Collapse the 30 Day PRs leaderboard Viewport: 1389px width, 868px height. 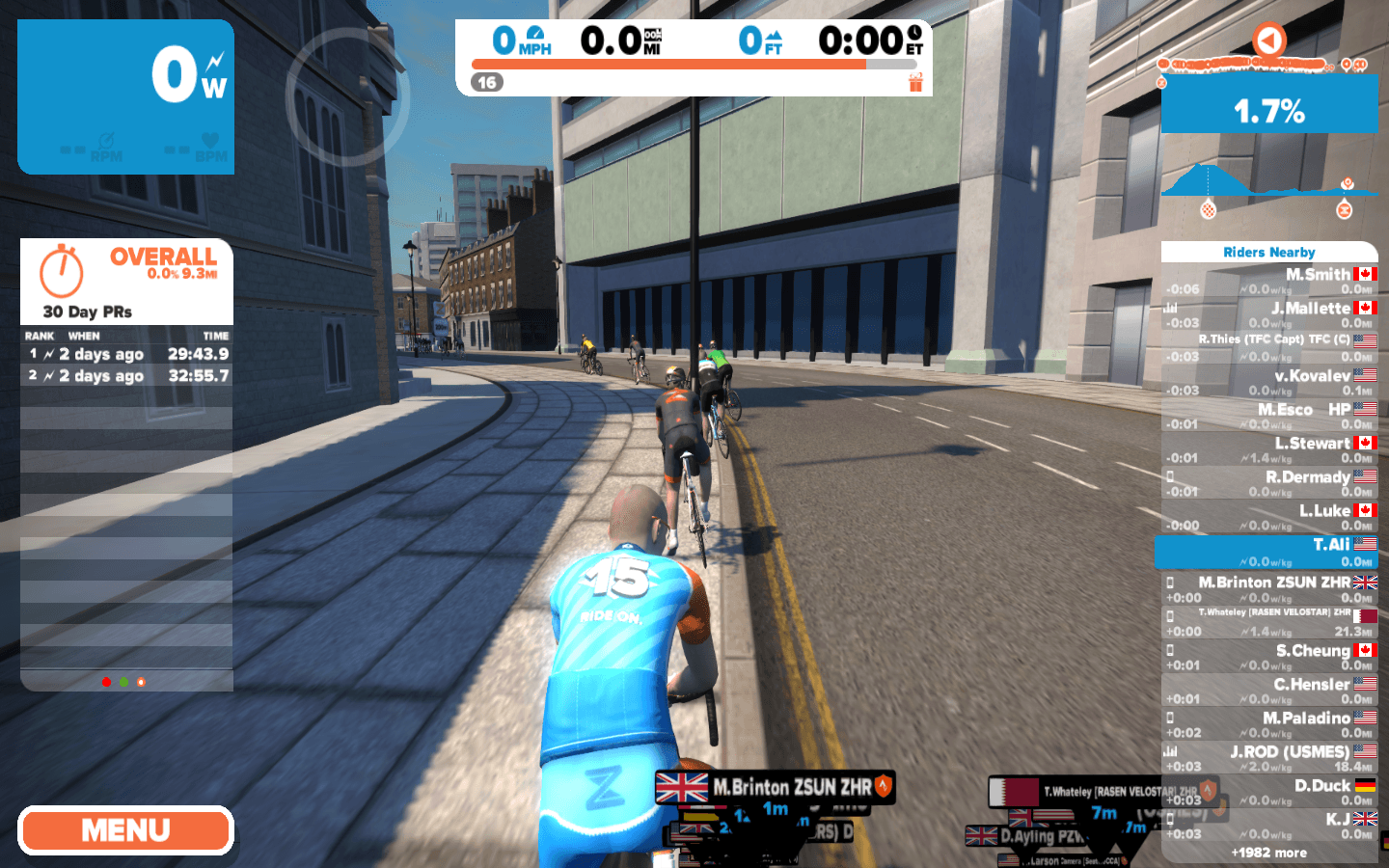(87, 312)
